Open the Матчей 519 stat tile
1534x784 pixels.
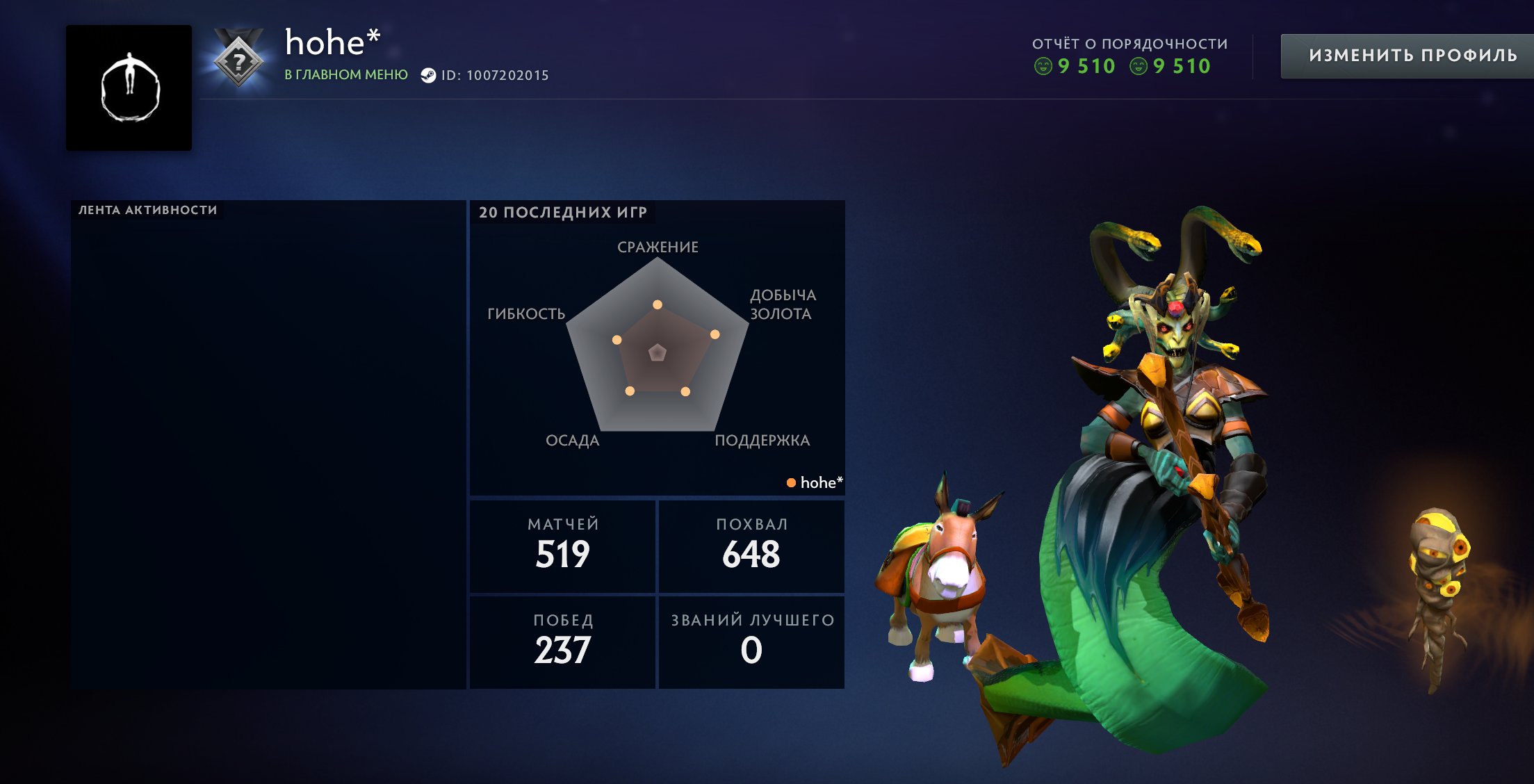[x=562, y=546]
